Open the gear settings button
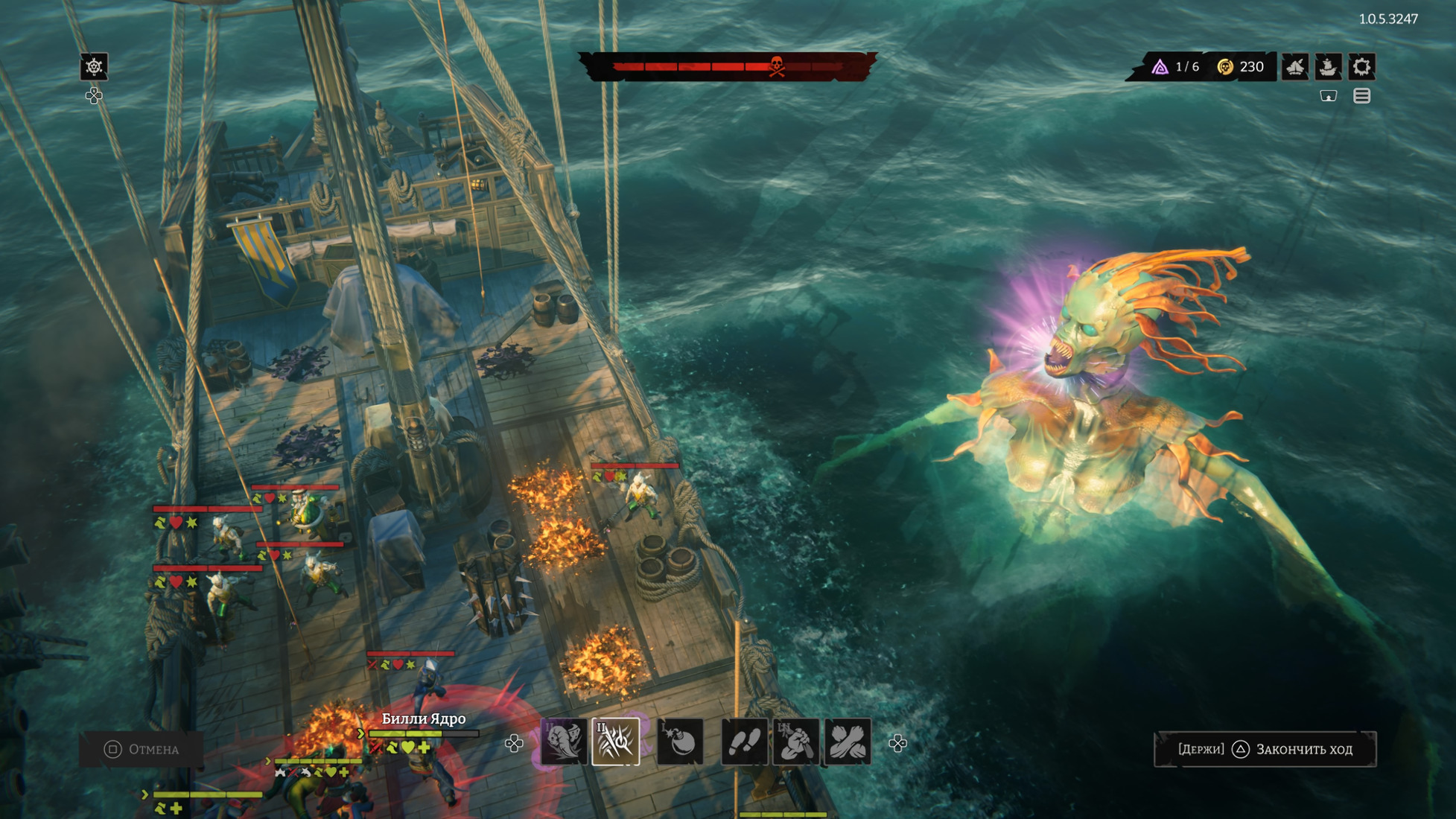This screenshot has height=819, width=1456. (x=1362, y=67)
